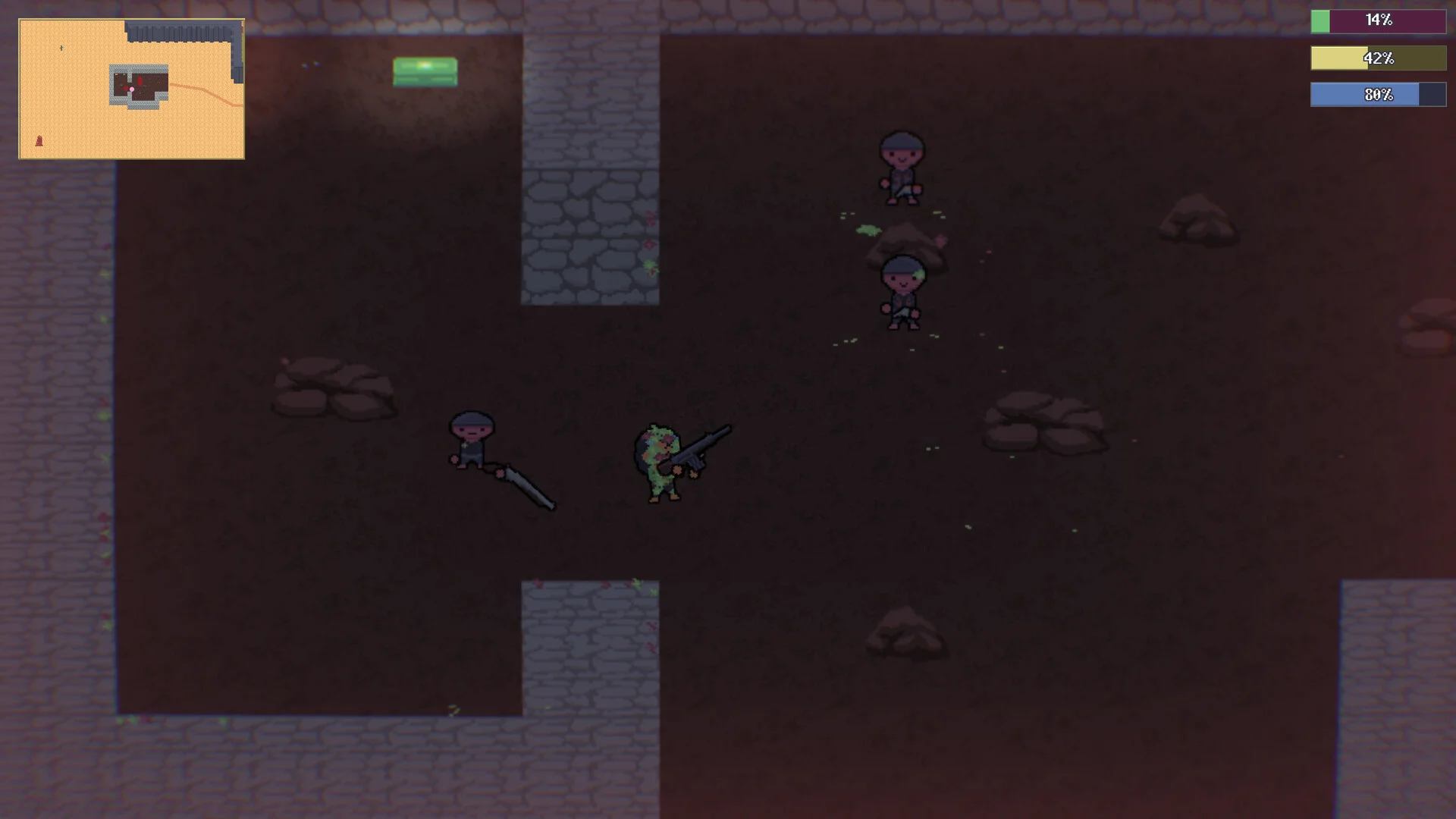The width and height of the screenshot is (1456, 819).
Task: Click the minimap in the corner
Action: tap(131, 89)
